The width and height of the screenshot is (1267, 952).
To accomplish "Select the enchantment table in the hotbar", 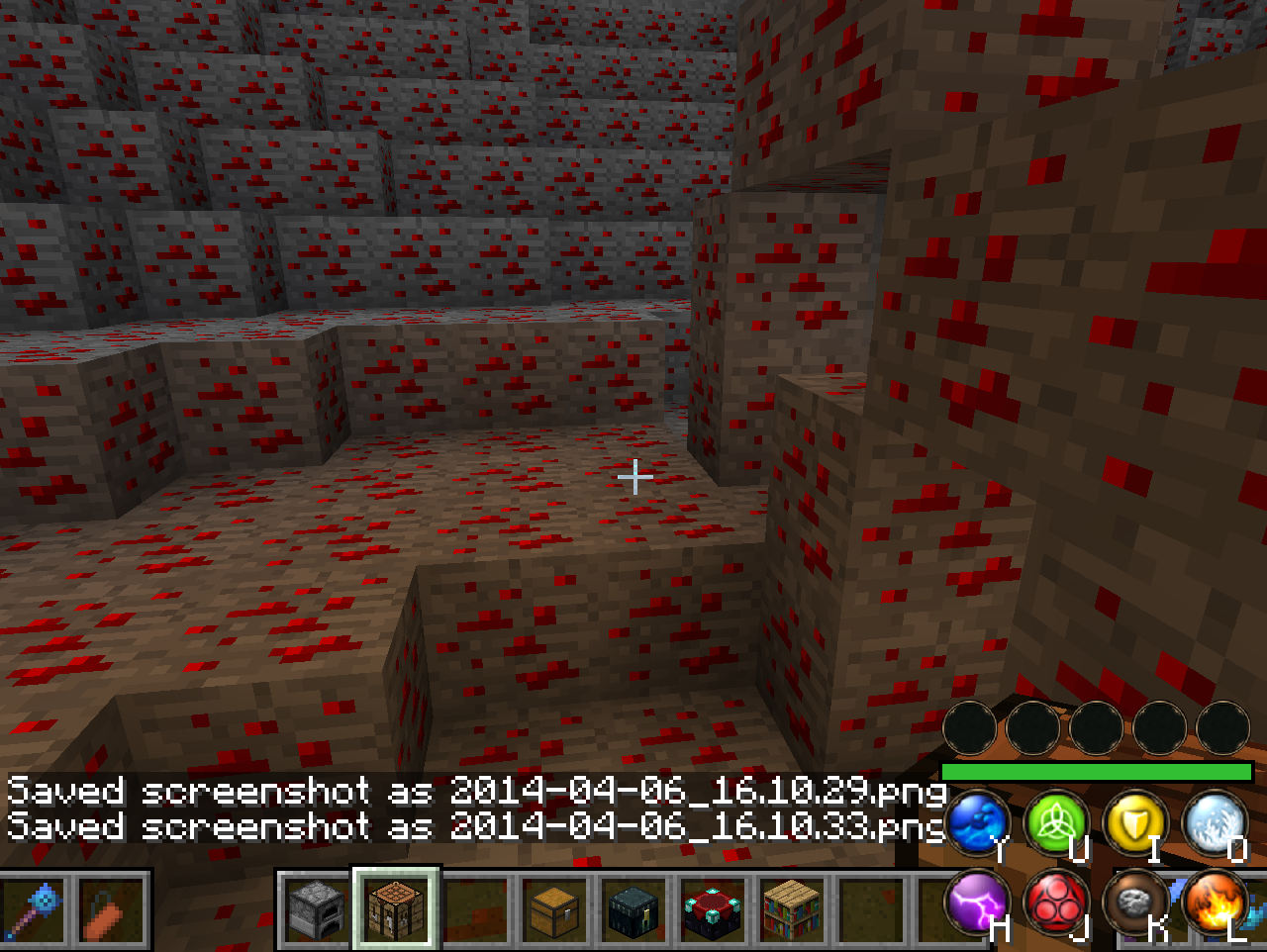I will pos(713,912).
